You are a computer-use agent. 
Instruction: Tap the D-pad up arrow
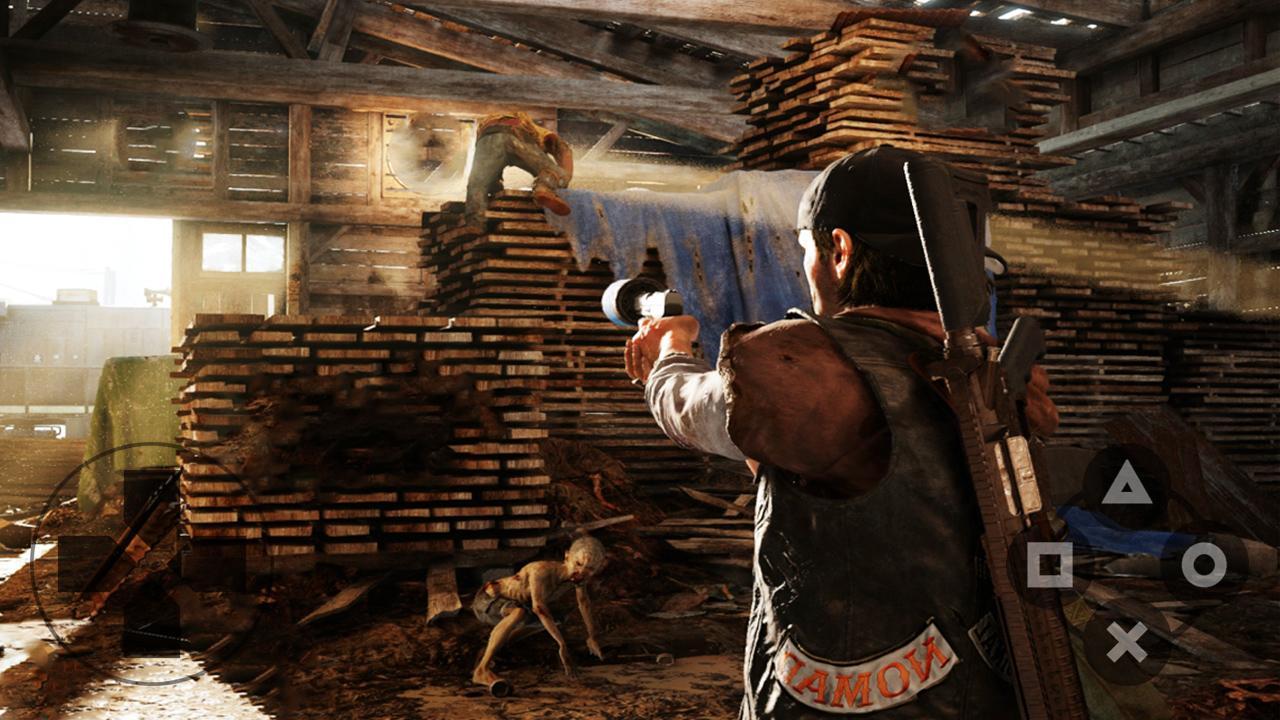click(151, 498)
